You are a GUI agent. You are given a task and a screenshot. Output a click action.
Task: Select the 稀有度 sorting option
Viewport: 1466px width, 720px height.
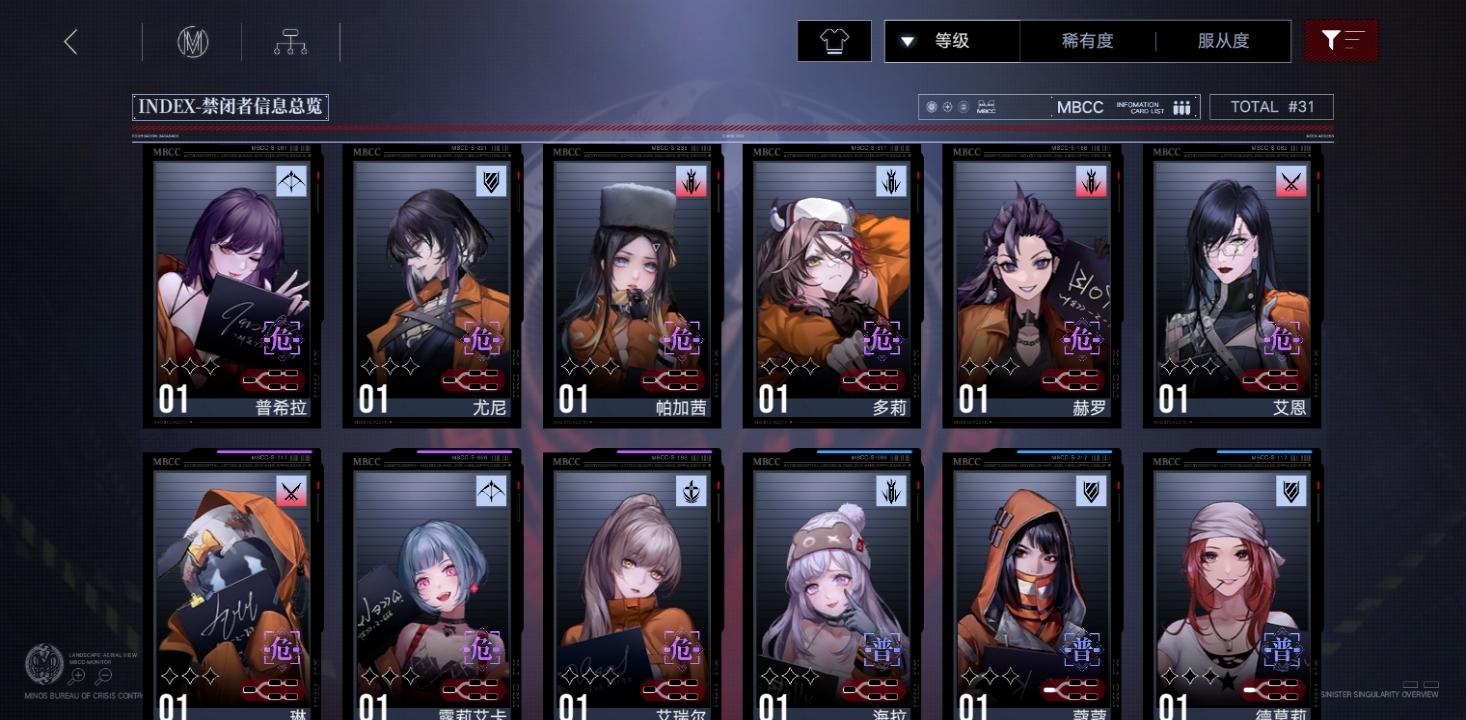1086,41
